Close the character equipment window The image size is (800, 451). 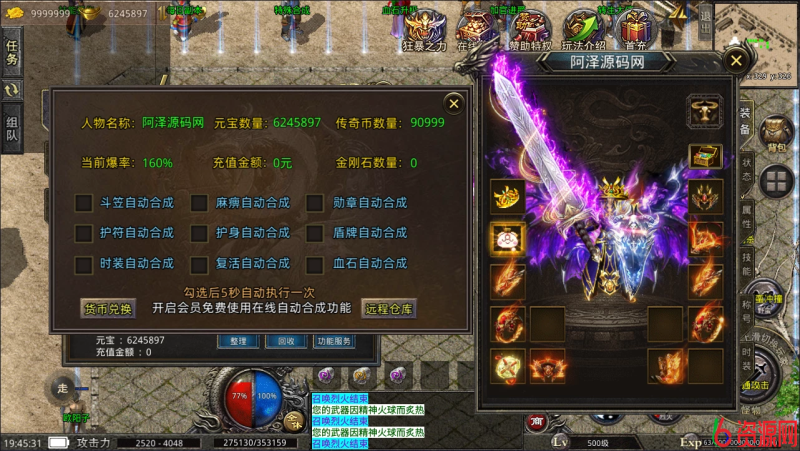[x=737, y=61]
